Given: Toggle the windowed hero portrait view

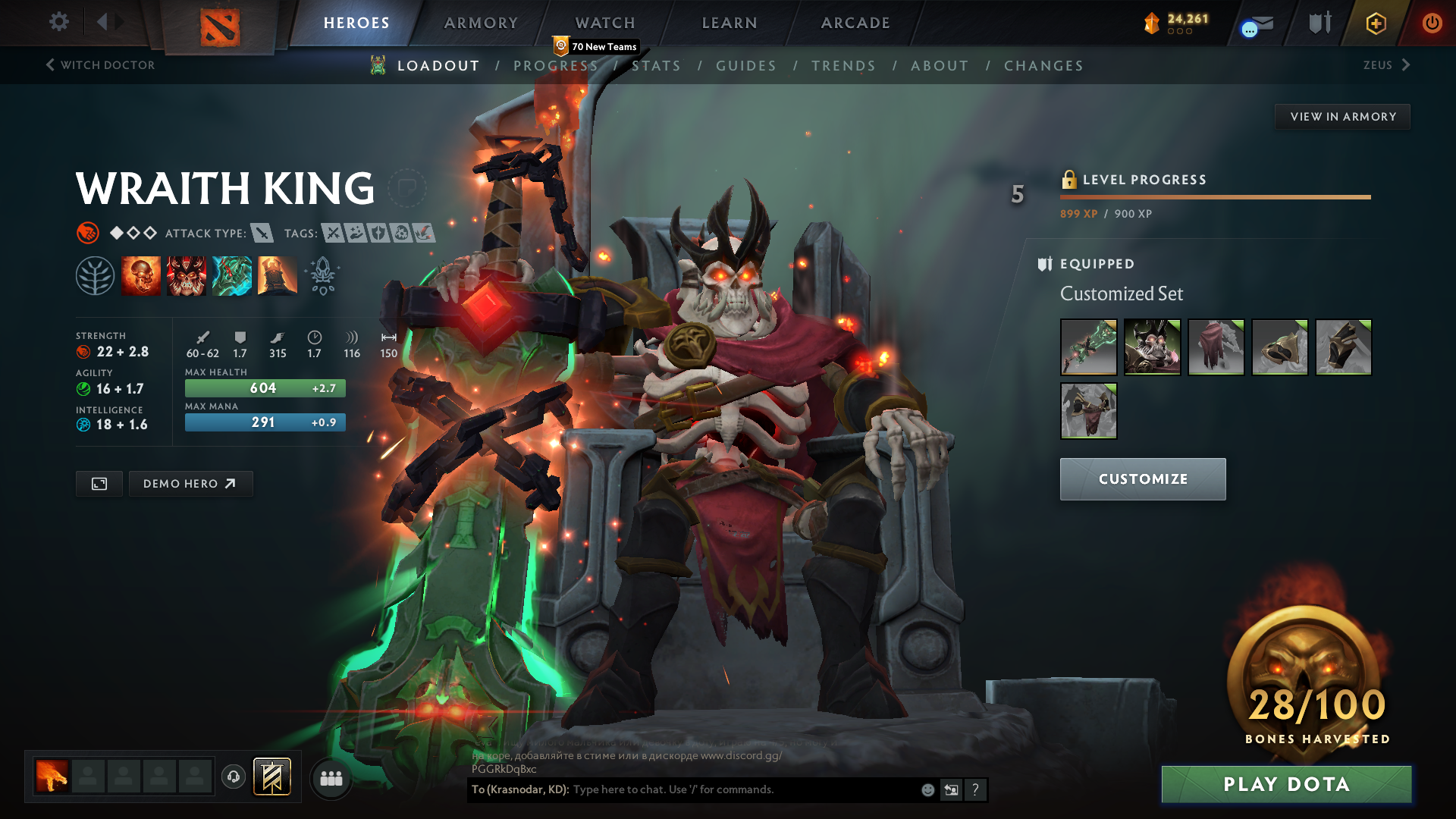Looking at the screenshot, I should pos(99,483).
